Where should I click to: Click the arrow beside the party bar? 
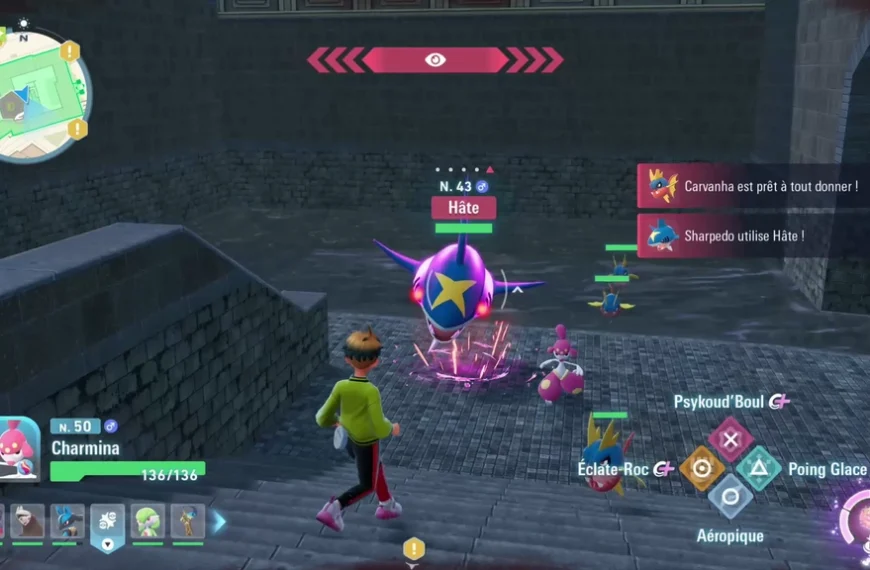219,521
